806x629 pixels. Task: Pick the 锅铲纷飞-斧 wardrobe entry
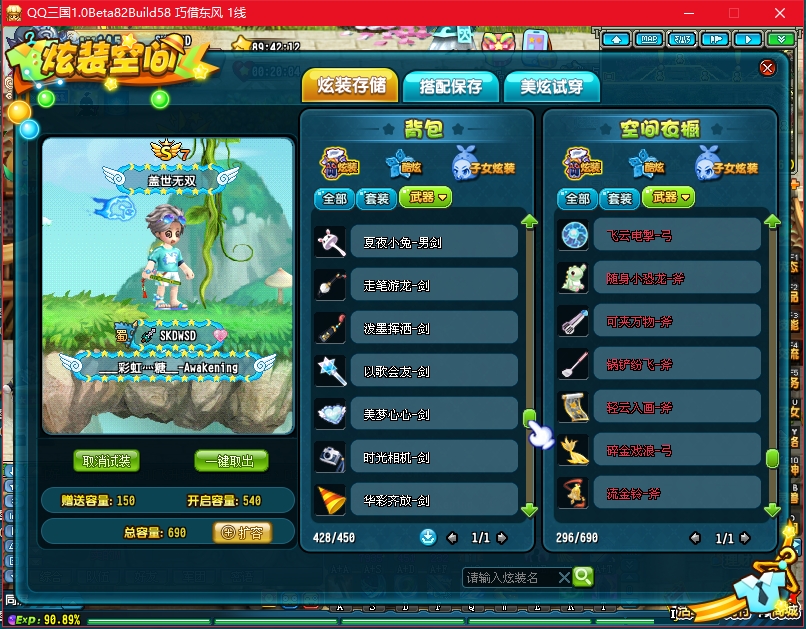(x=675, y=364)
